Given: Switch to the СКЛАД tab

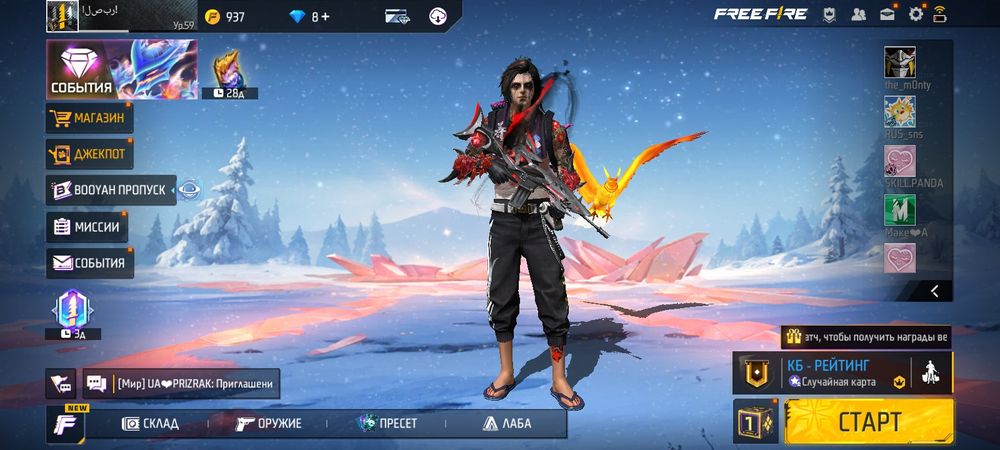Looking at the screenshot, I should point(150,423).
